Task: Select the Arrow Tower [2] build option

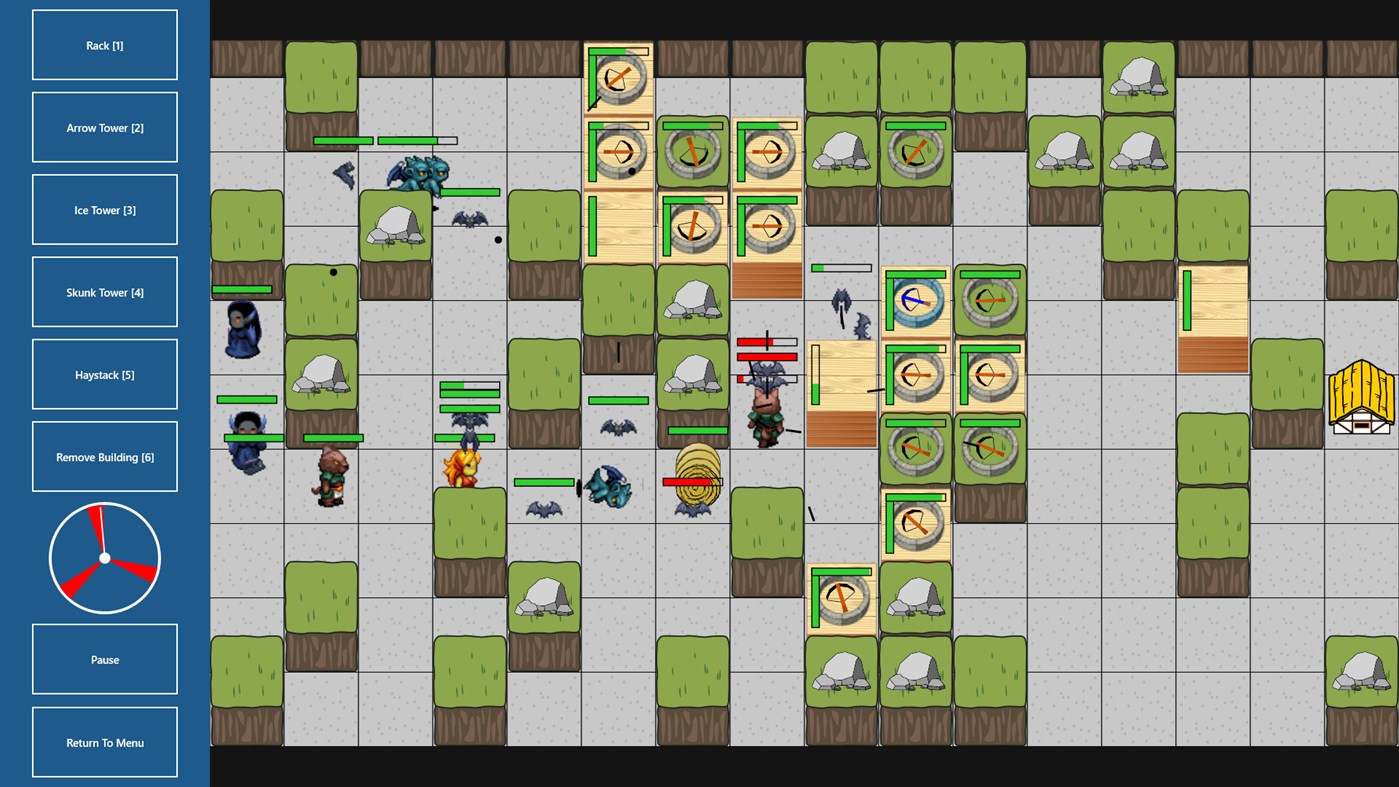Action: click(104, 127)
